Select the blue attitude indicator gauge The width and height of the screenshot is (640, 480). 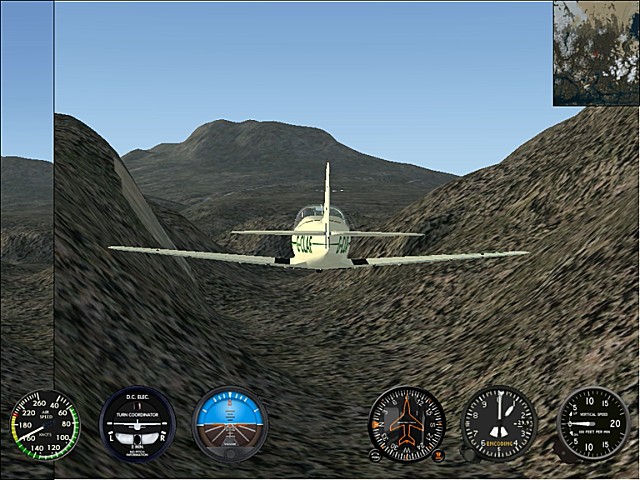point(230,422)
